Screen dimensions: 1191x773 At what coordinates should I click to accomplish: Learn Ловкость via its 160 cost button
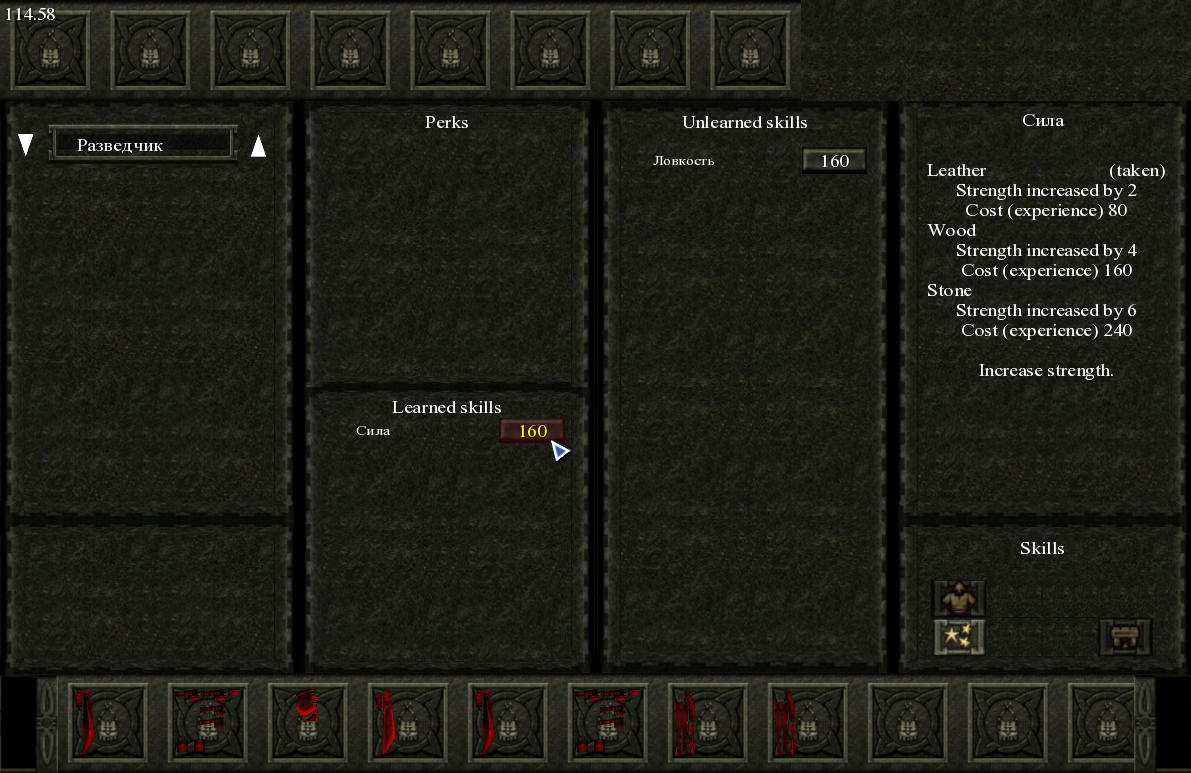[834, 161]
